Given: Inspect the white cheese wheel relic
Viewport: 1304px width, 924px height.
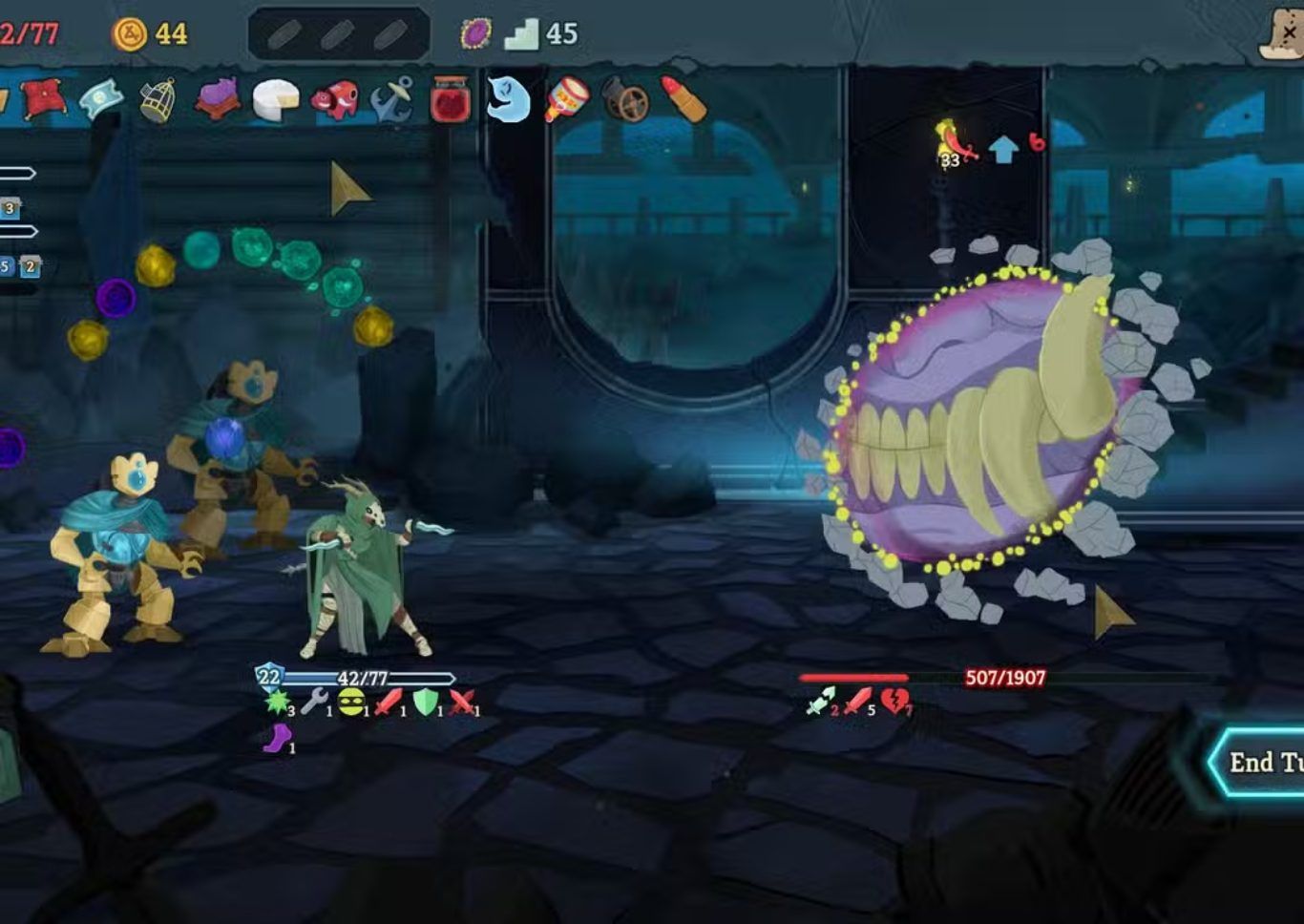Looking at the screenshot, I should [x=276, y=99].
